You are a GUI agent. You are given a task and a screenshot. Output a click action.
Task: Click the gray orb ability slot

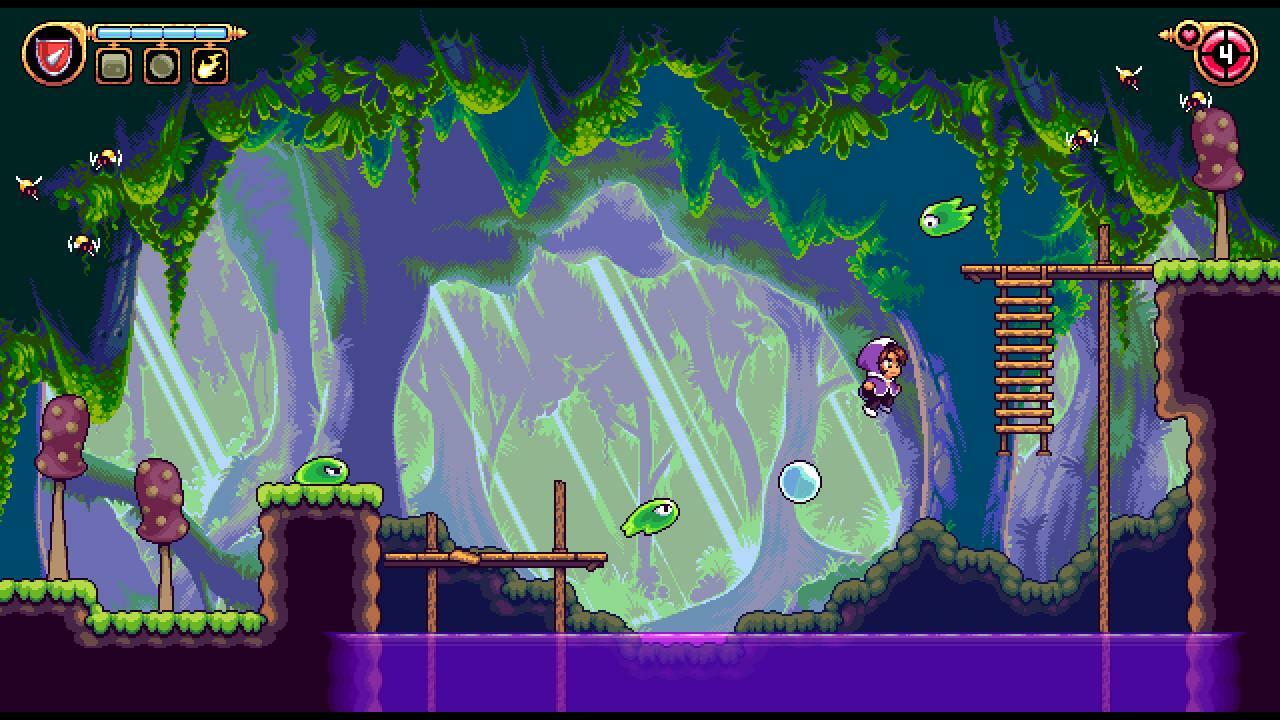[160, 68]
